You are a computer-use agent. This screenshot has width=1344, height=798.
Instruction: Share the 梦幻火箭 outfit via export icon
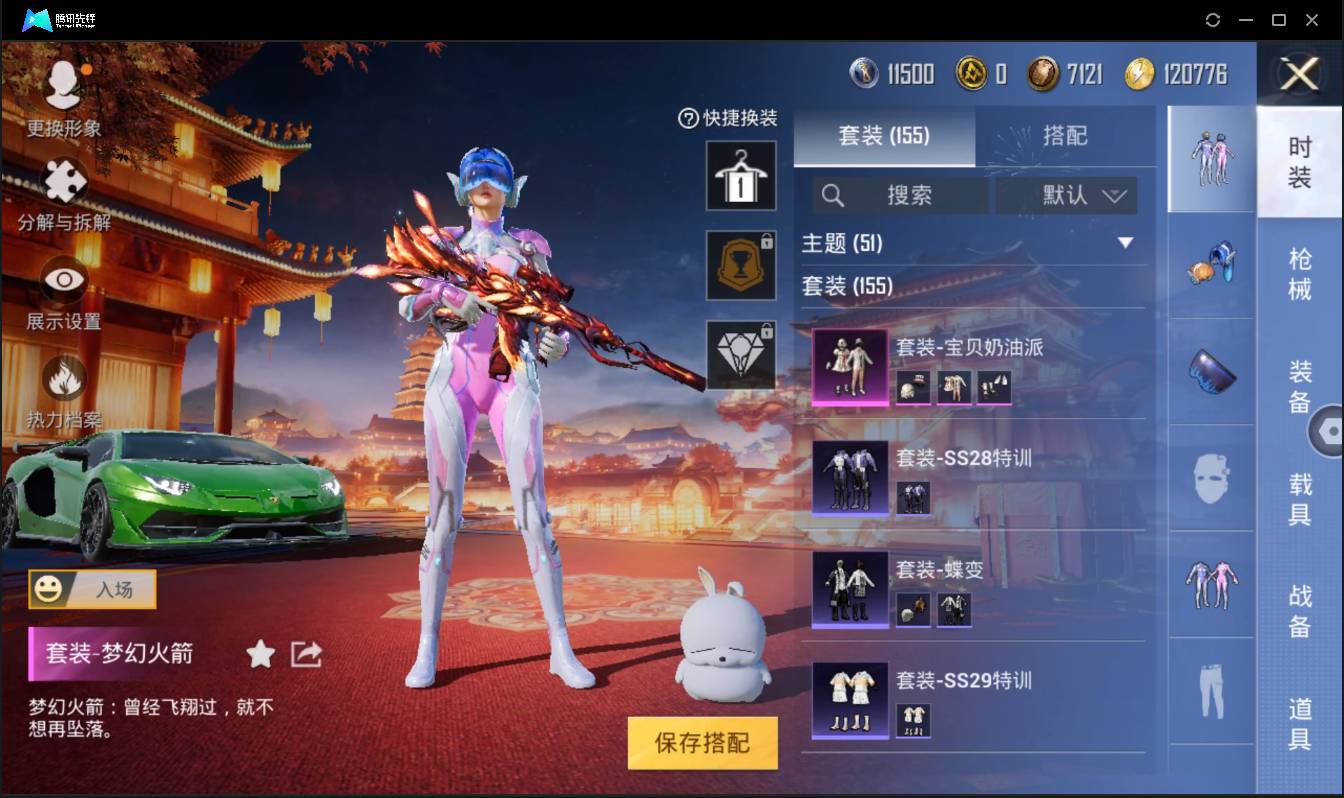(x=305, y=655)
